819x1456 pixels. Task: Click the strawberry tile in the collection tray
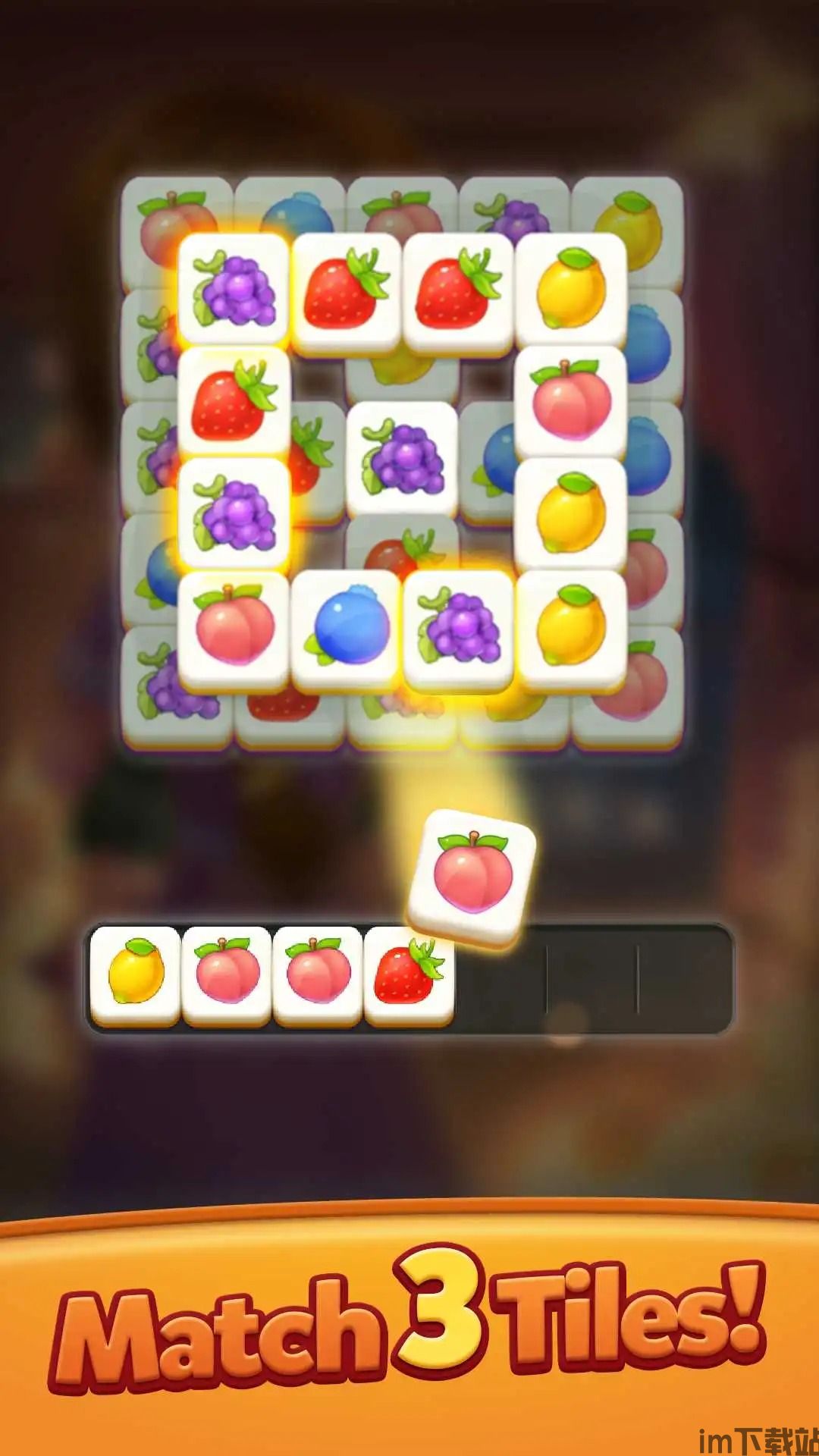(x=409, y=974)
